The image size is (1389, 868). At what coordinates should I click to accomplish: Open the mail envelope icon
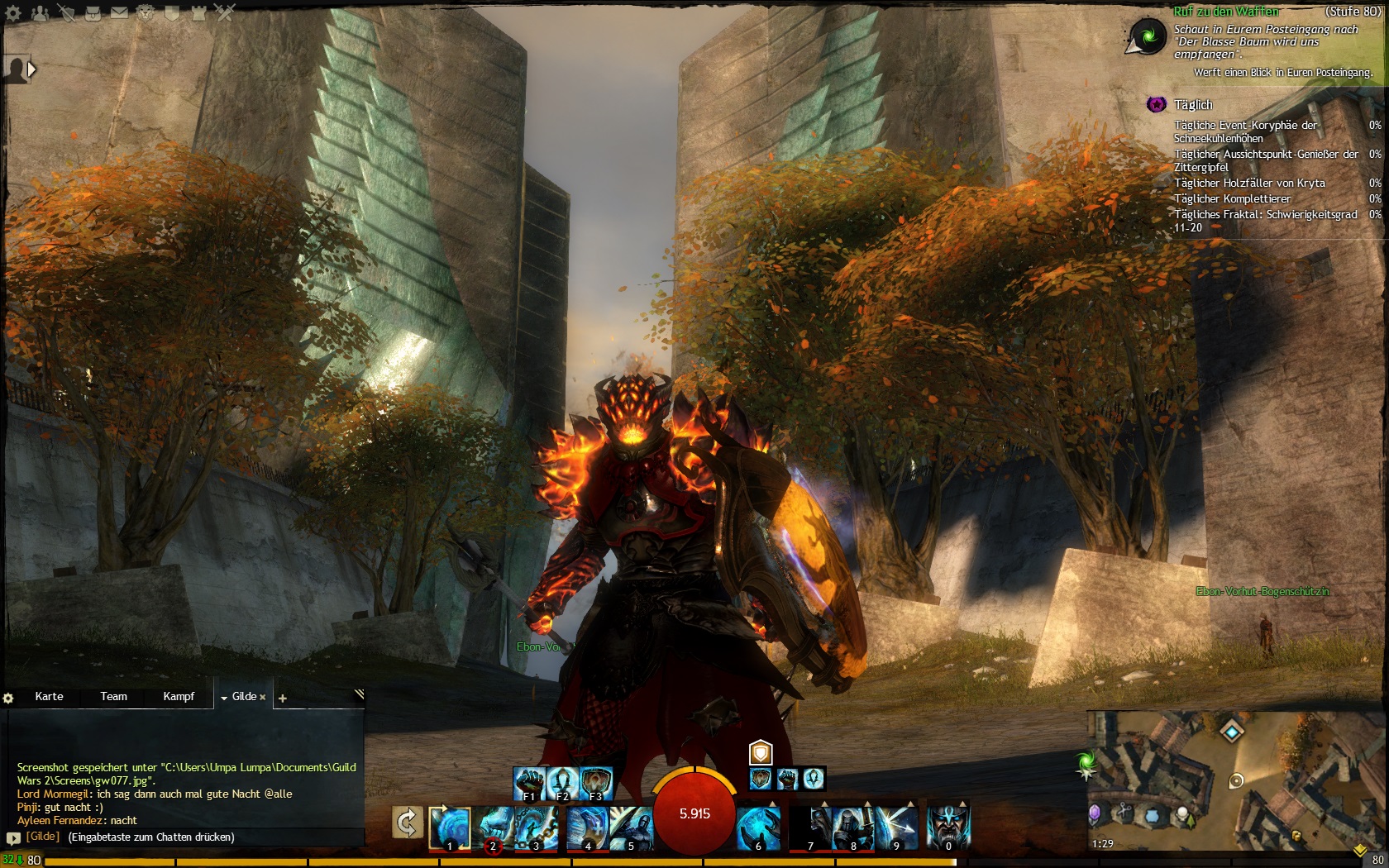click(119, 12)
